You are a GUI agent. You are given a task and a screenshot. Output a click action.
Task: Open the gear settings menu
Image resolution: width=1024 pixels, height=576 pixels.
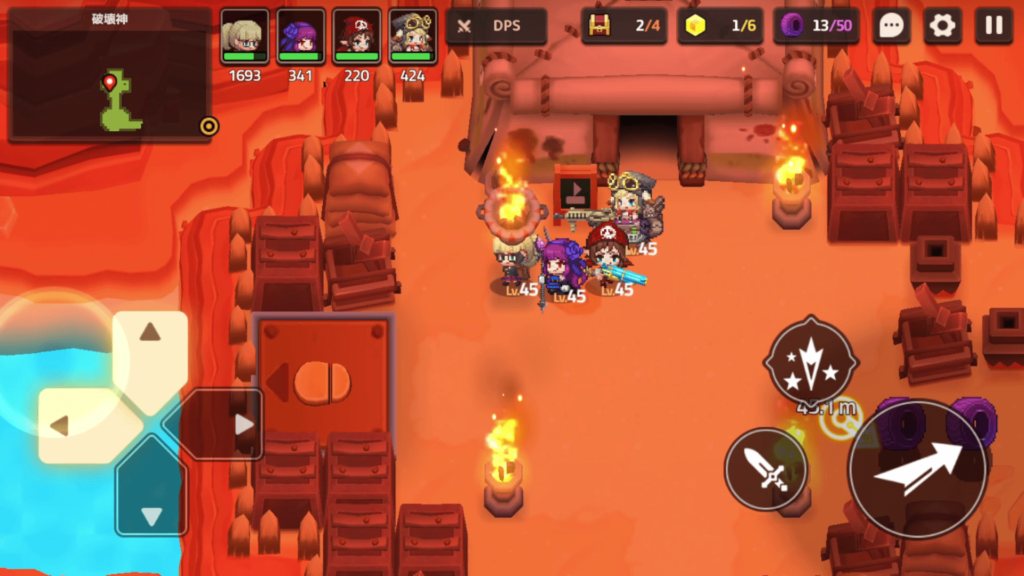click(942, 26)
